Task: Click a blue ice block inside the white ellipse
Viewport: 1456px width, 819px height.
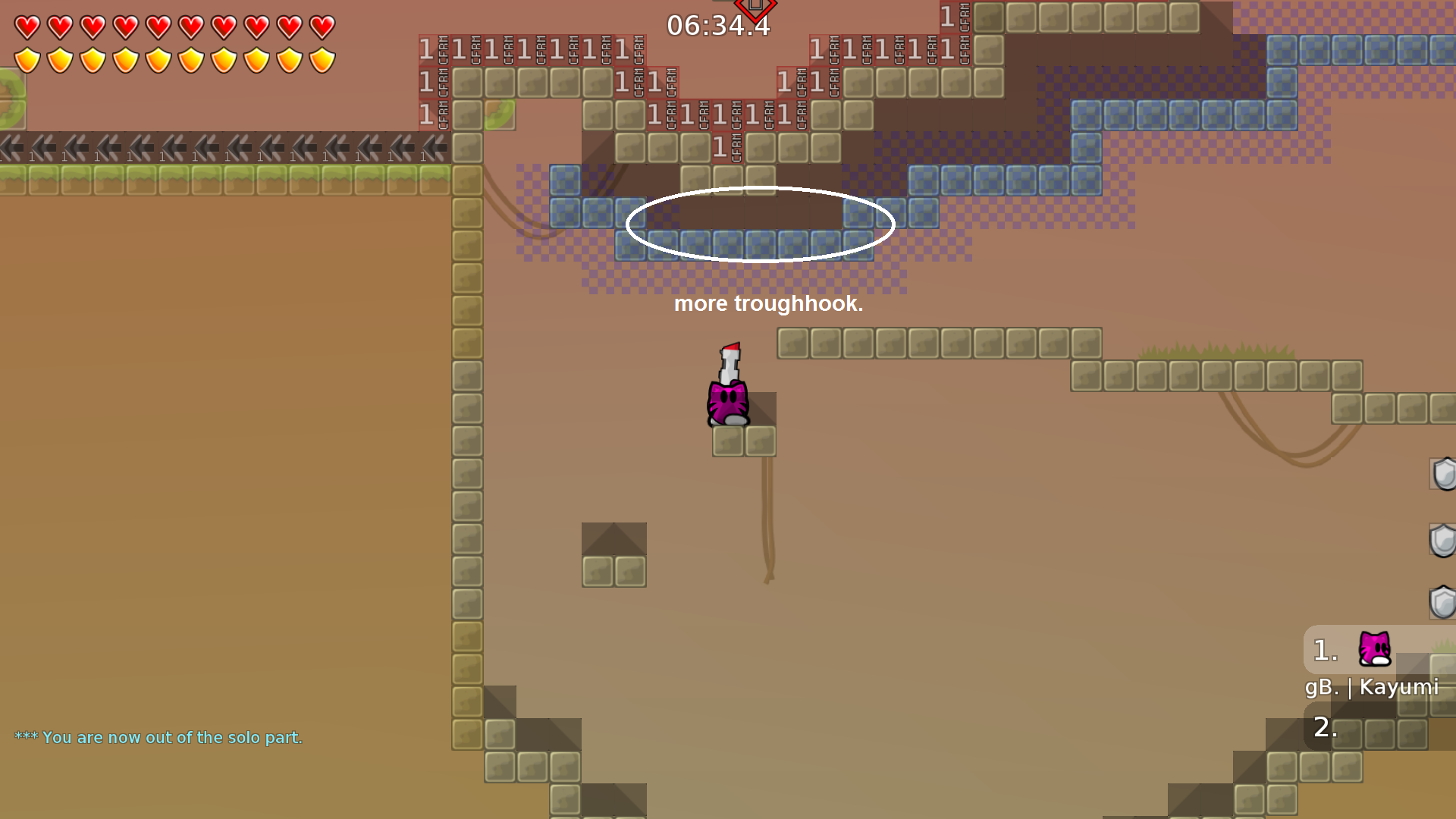Action: click(728, 240)
